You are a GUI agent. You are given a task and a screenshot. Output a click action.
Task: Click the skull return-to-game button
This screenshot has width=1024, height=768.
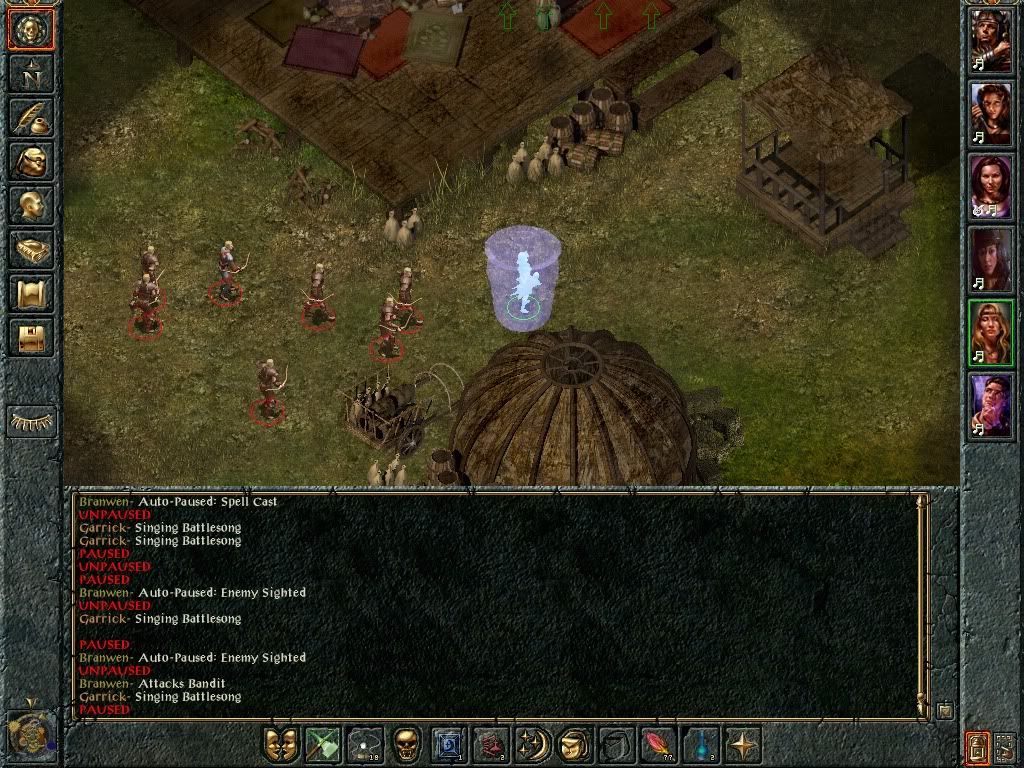click(x=31, y=30)
